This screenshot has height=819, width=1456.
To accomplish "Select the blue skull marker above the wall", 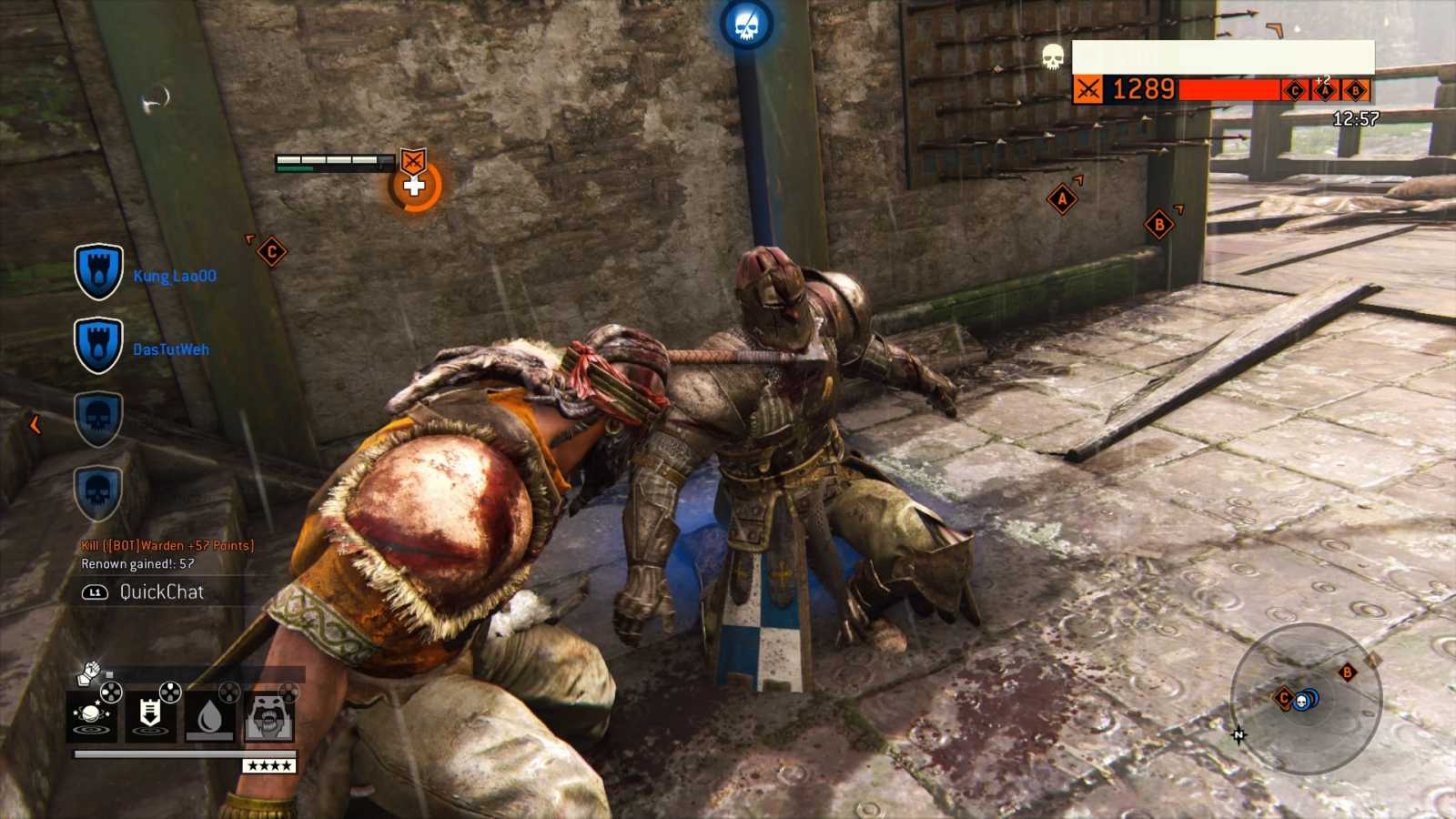I will (748, 23).
